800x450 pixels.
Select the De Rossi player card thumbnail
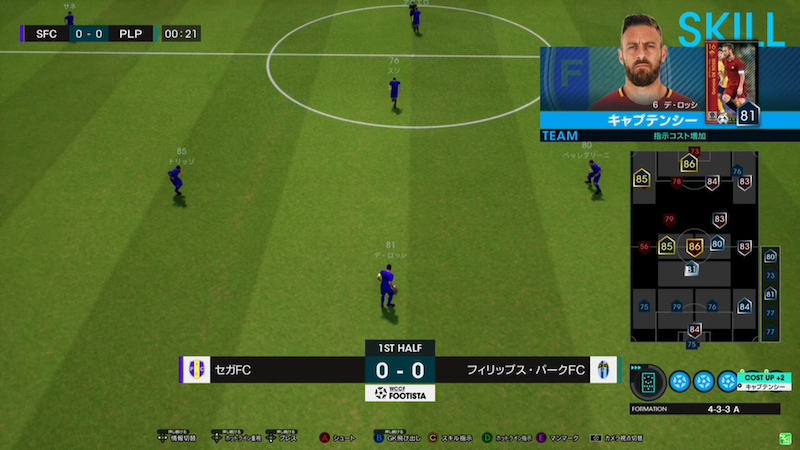(x=735, y=85)
